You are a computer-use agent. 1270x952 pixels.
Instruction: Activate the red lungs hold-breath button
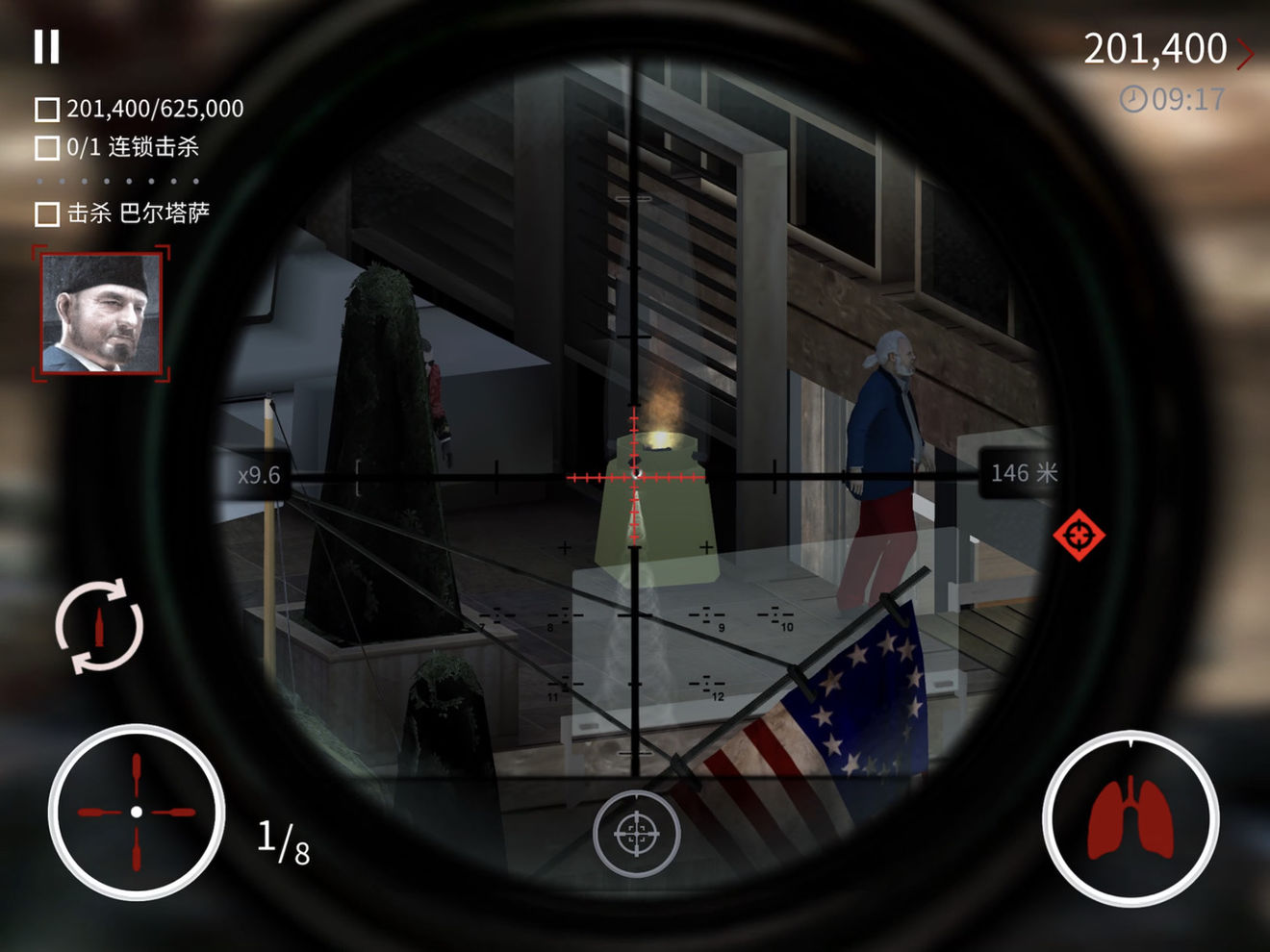[x=1130, y=818]
